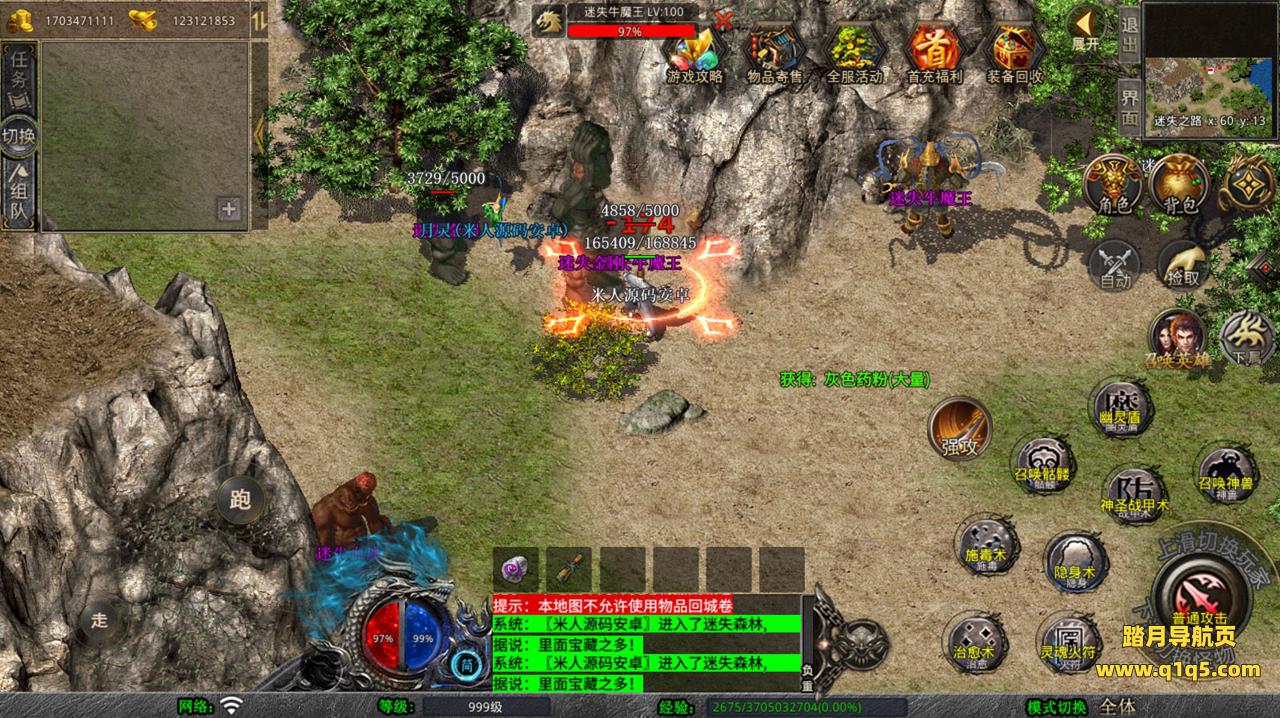Tap the 拾取 pickup button
Image resolution: width=1280 pixels, height=718 pixels.
point(1183,264)
